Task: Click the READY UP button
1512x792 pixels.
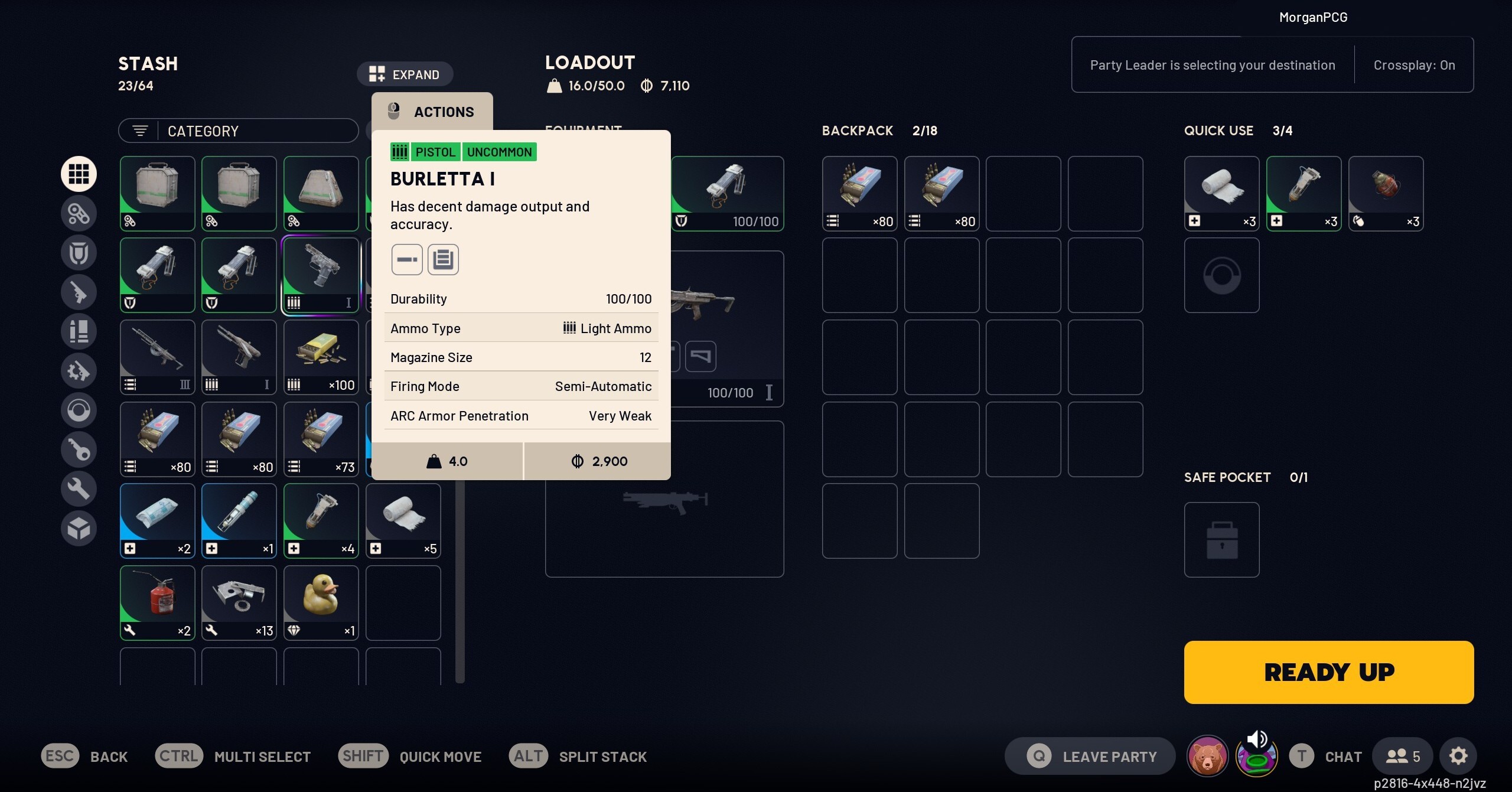Action: click(1329, 672)
